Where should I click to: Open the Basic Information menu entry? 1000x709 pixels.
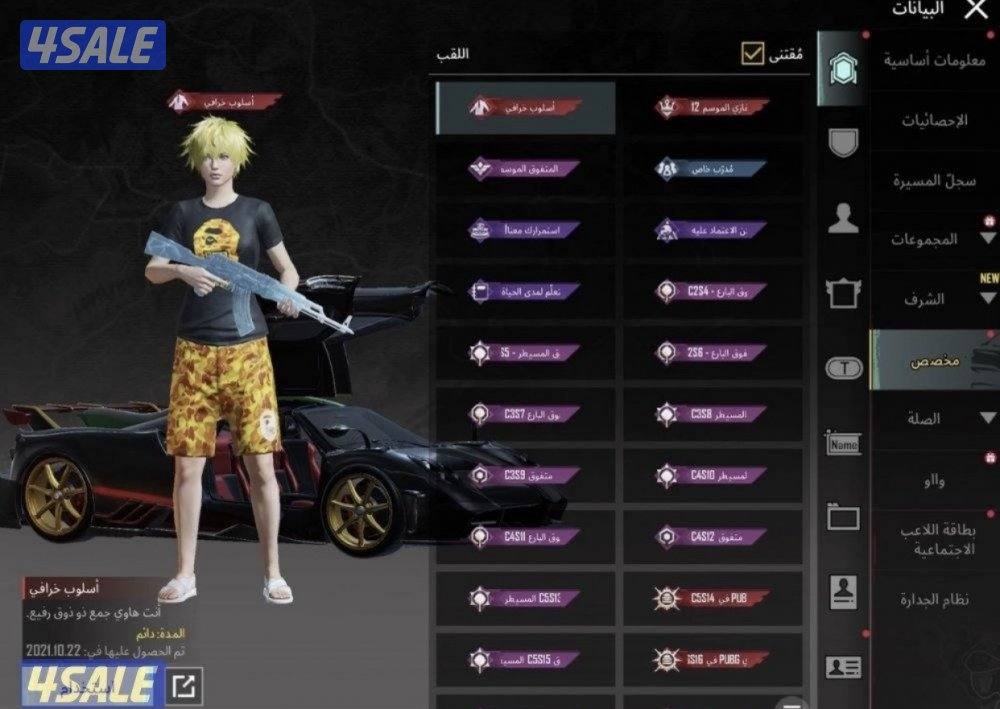(x=934, y=60)
